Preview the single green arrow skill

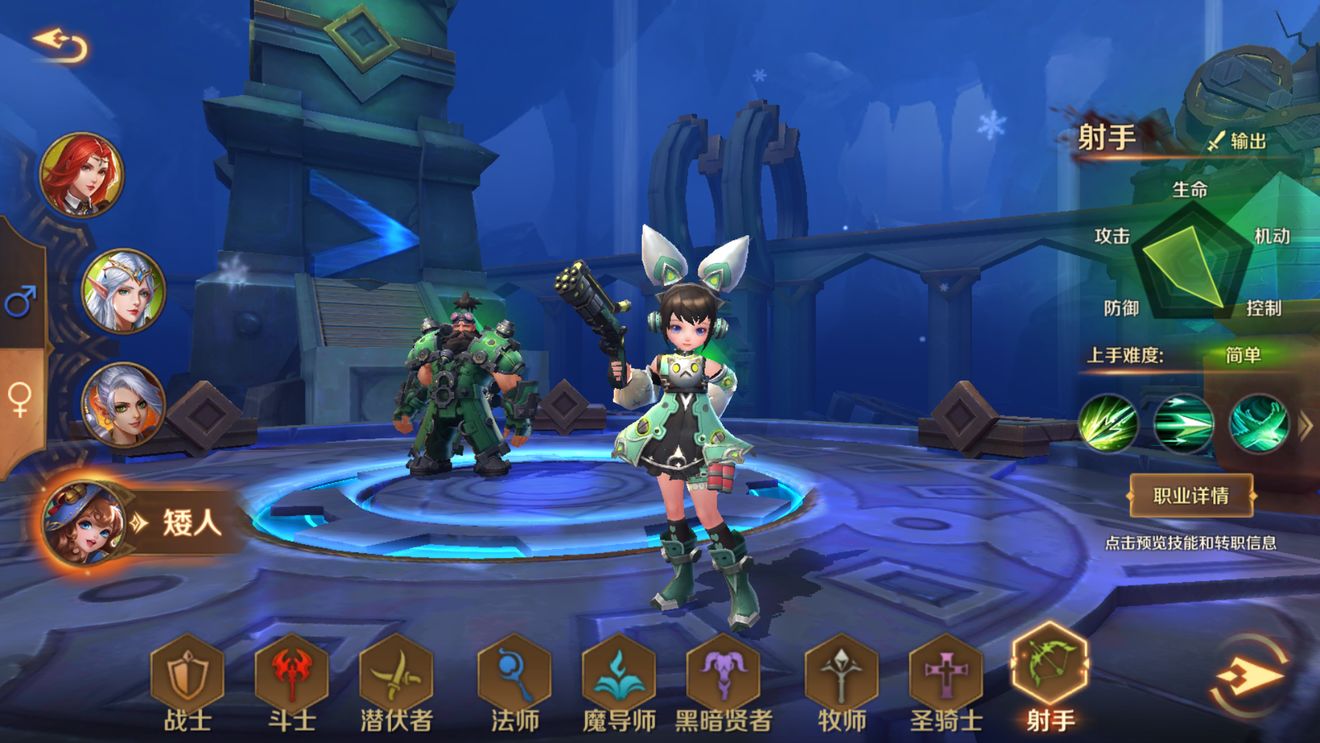[1108, 424]
